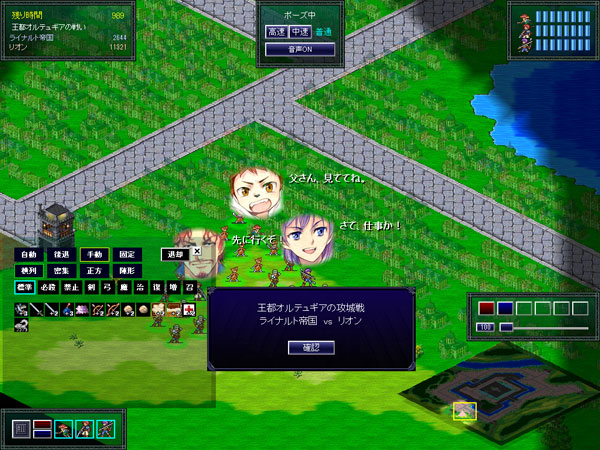The image size is (600, 450).
Task: Close the command panel with the X
Action: (x=196, y=251)
